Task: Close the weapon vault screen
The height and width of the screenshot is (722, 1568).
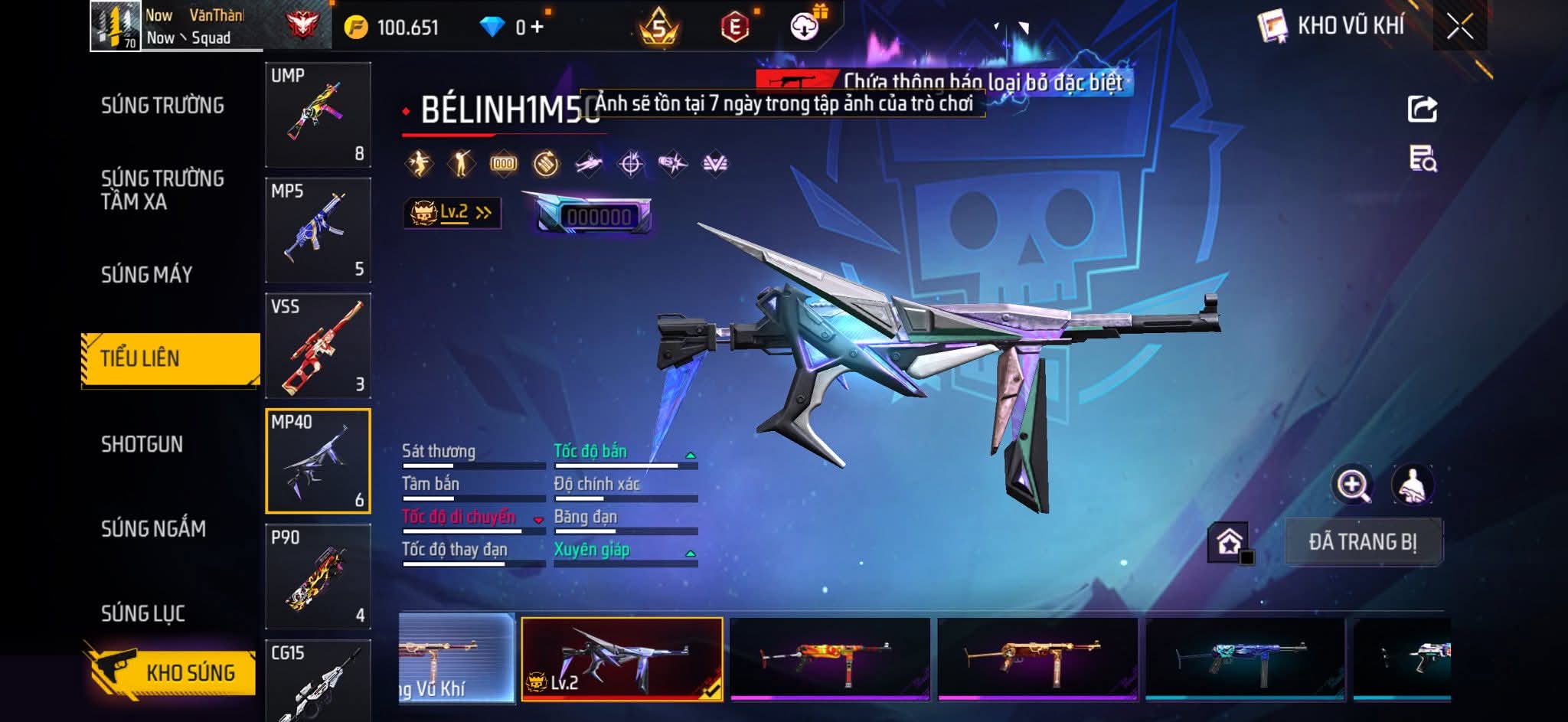Action: [x=1459, y=28]
